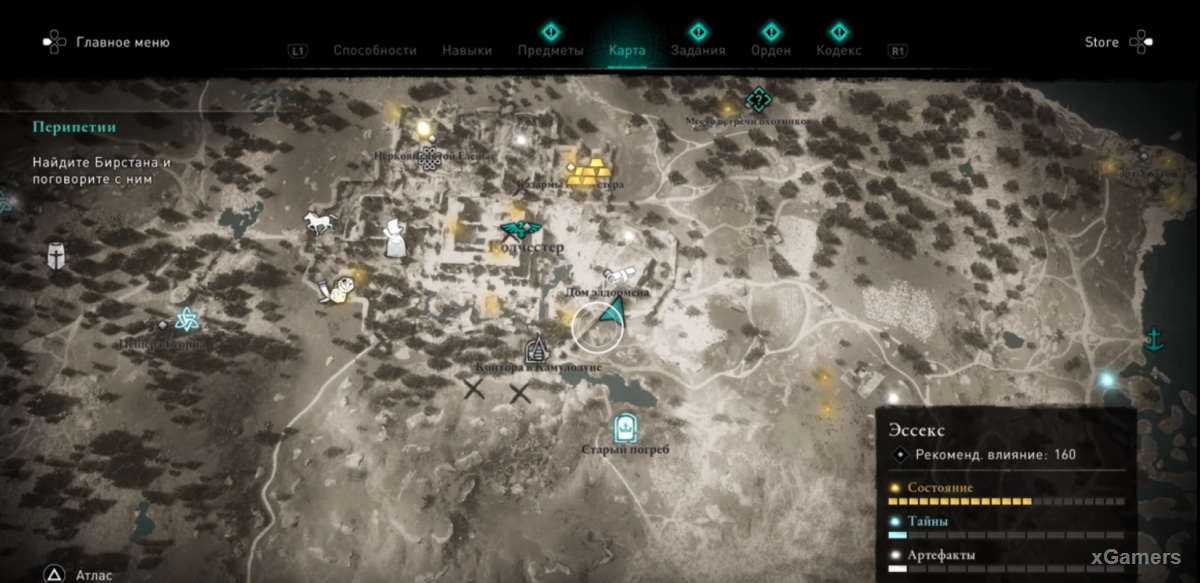Click the helmet marker on the map
Viewport: 1200px width, 583px height.
56,256
